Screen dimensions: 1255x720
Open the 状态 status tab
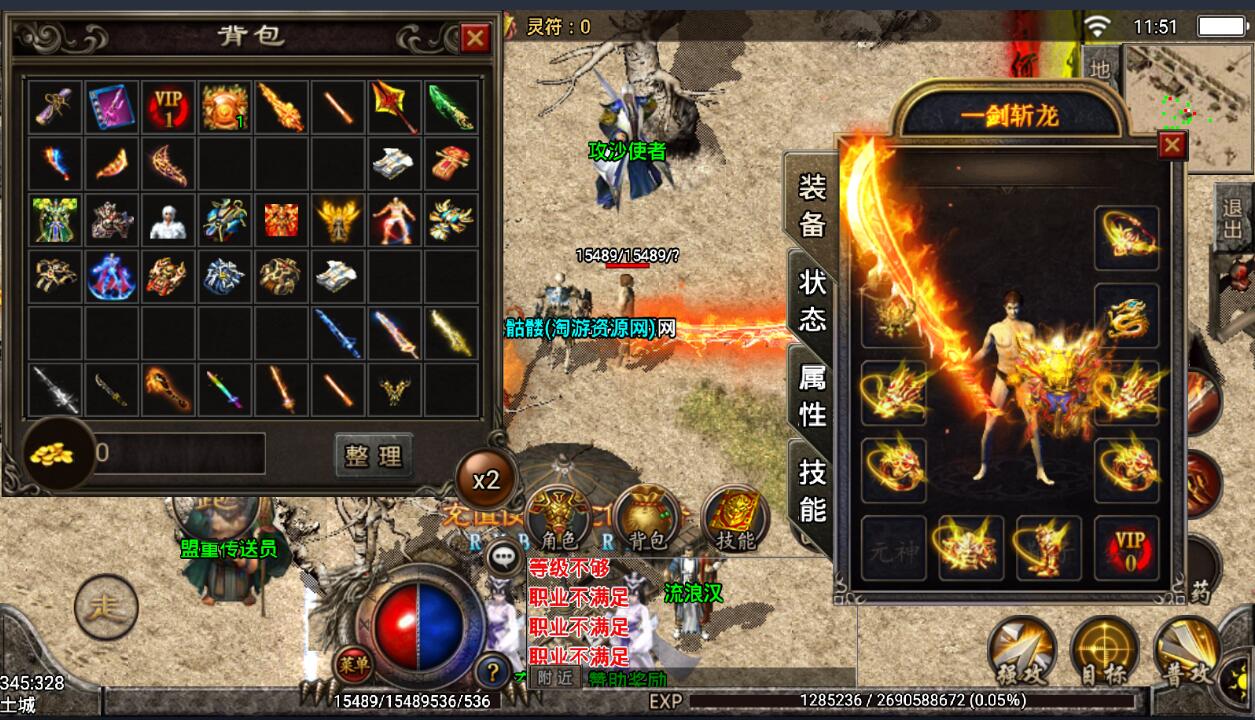[812, 300]
